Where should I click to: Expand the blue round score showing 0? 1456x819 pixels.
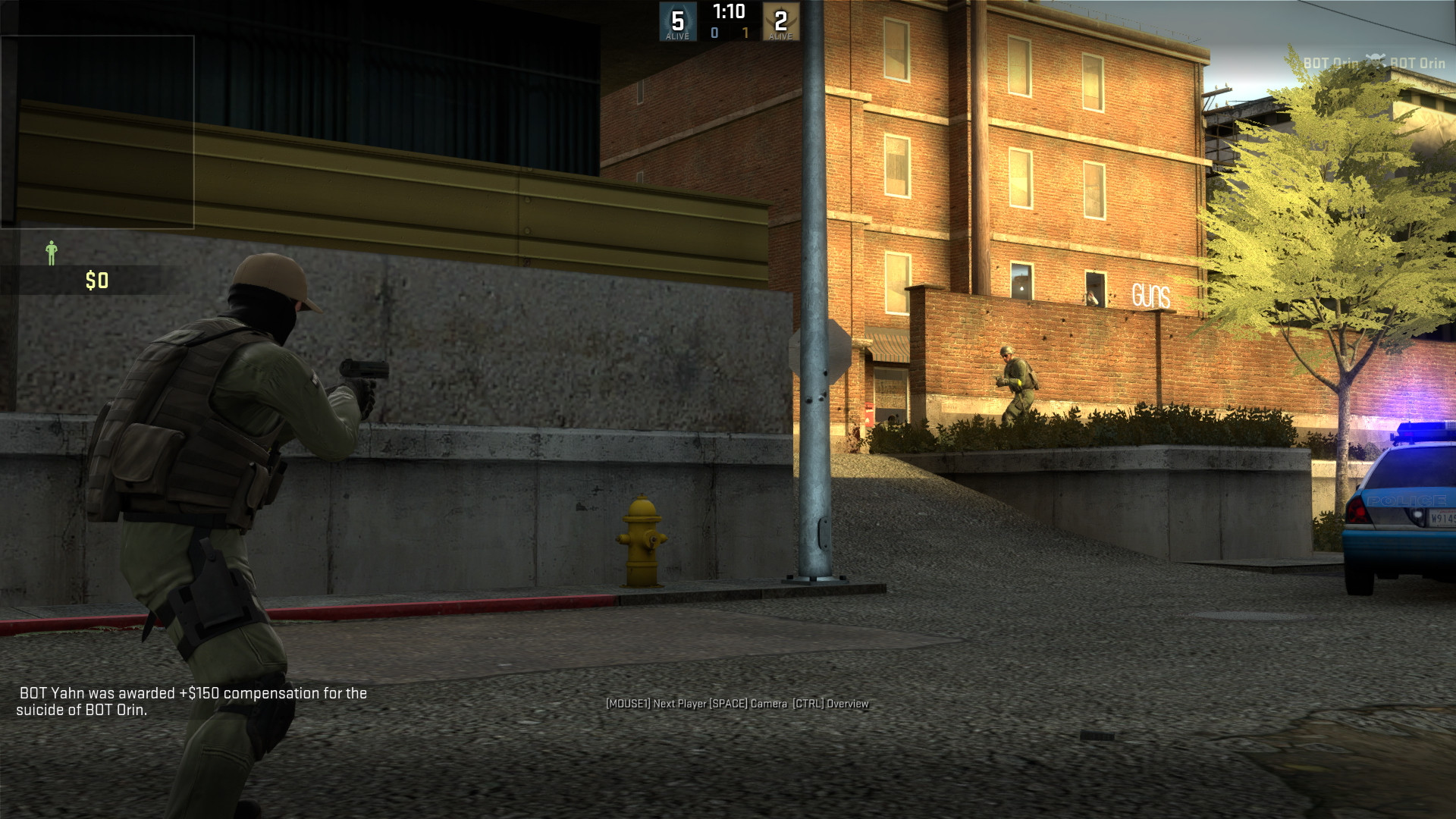(x=714, y=33)
